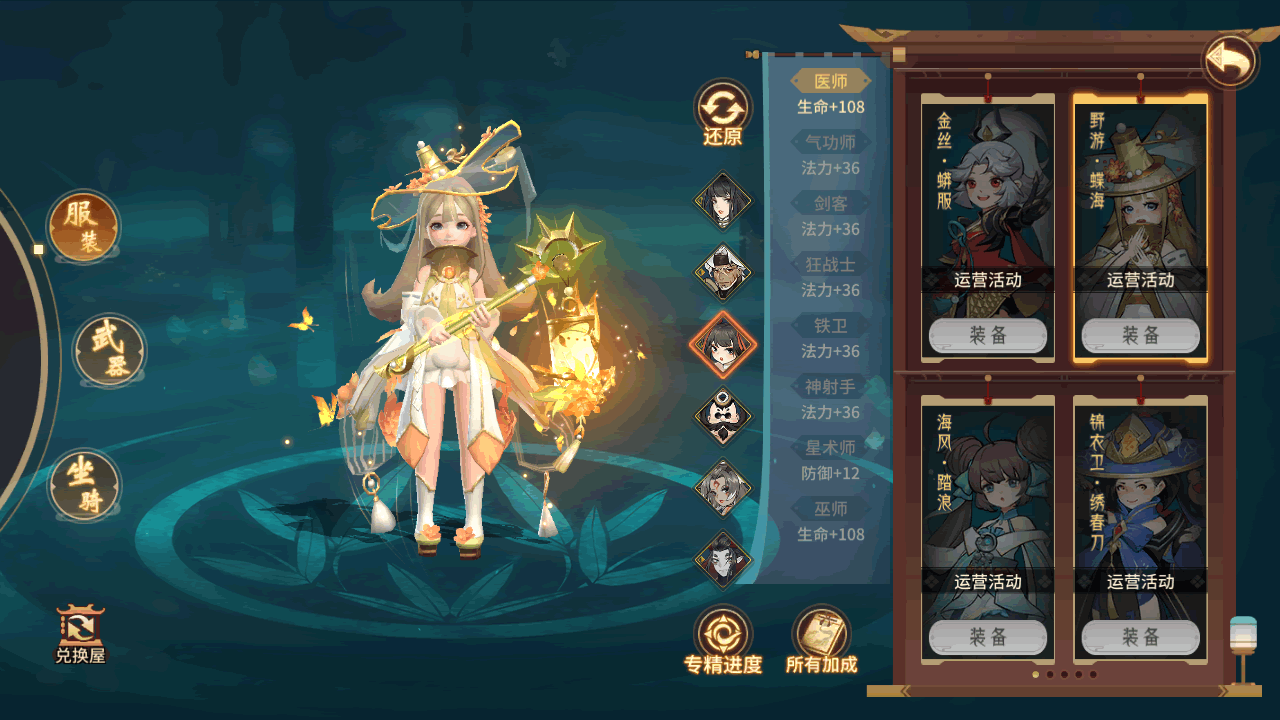The height and width of the screenshot is (720, 1280).
Task: Open the 兑换屋 exchange shop
Action: (x=80, y=634)
